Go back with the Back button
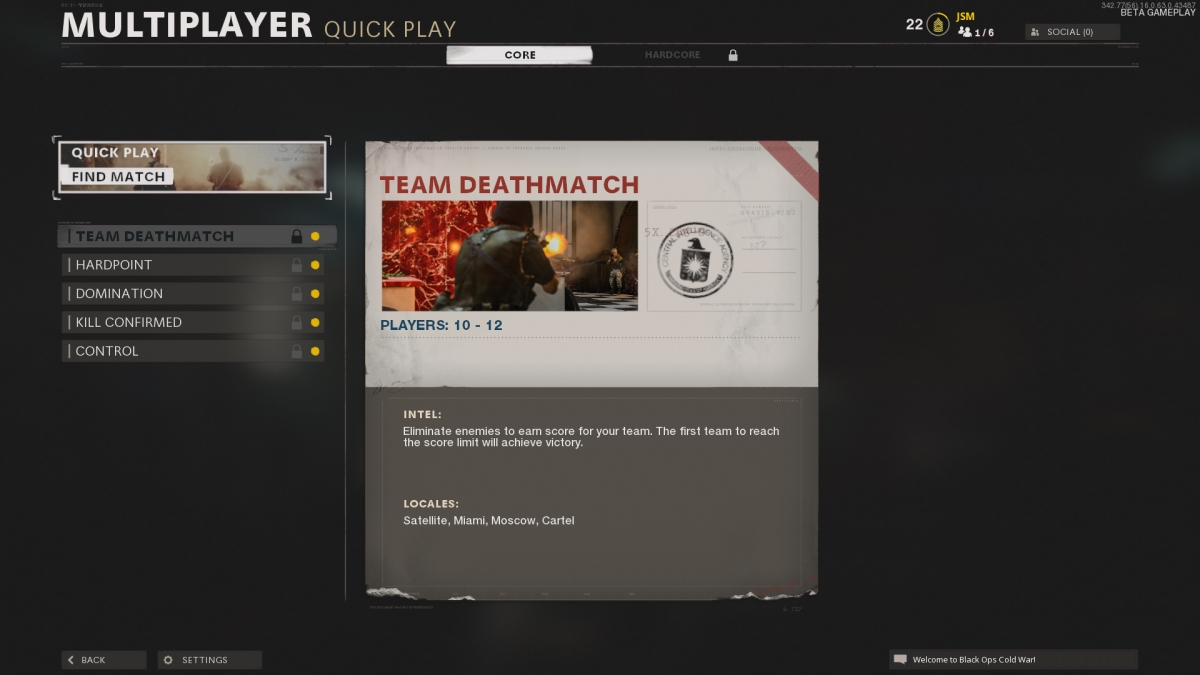 103,660
